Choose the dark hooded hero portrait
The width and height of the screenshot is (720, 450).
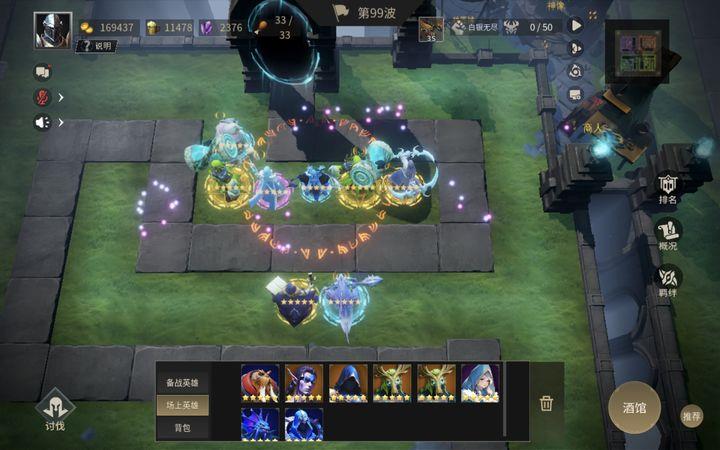pos(348,382)
